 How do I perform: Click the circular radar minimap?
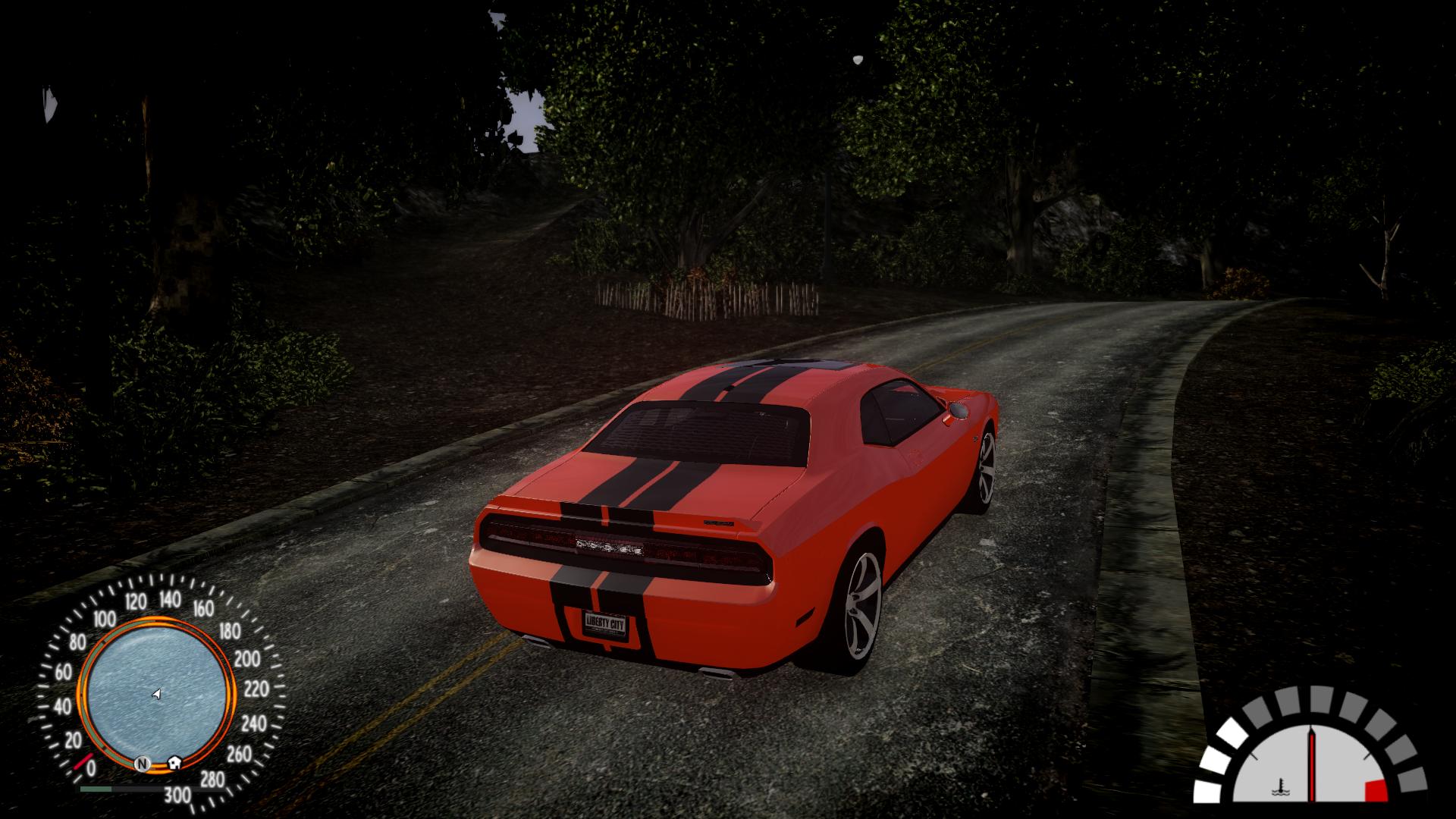(155, 693)
